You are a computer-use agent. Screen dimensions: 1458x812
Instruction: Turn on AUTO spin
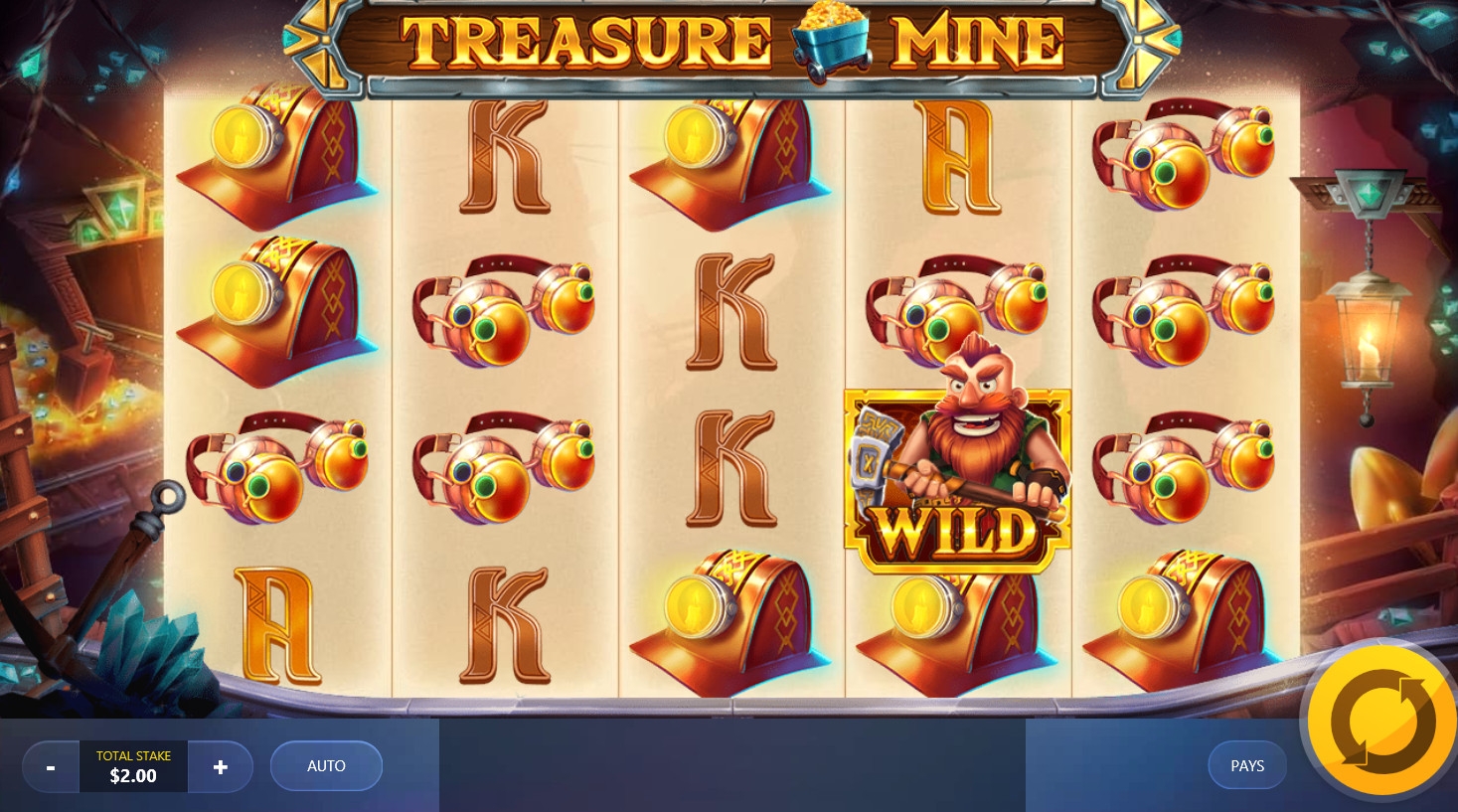coord(326,766)
